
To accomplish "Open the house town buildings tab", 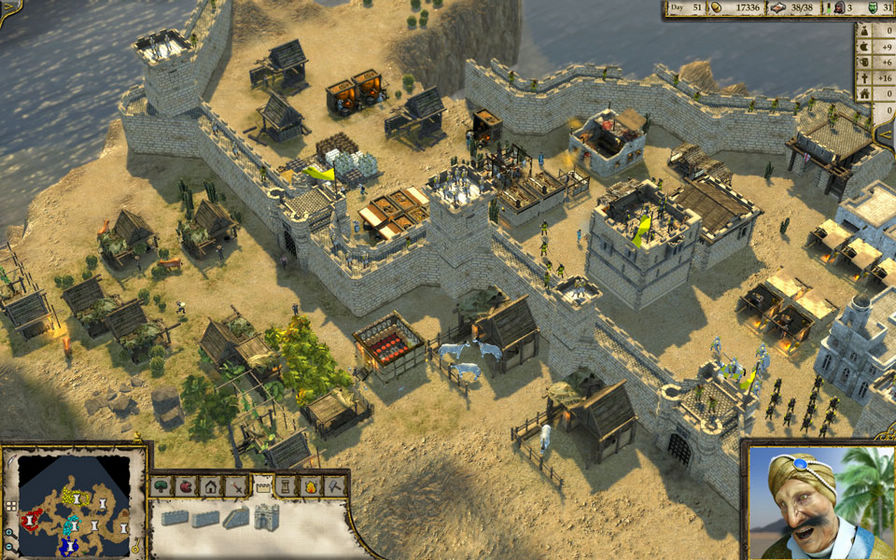I will 211,487.
